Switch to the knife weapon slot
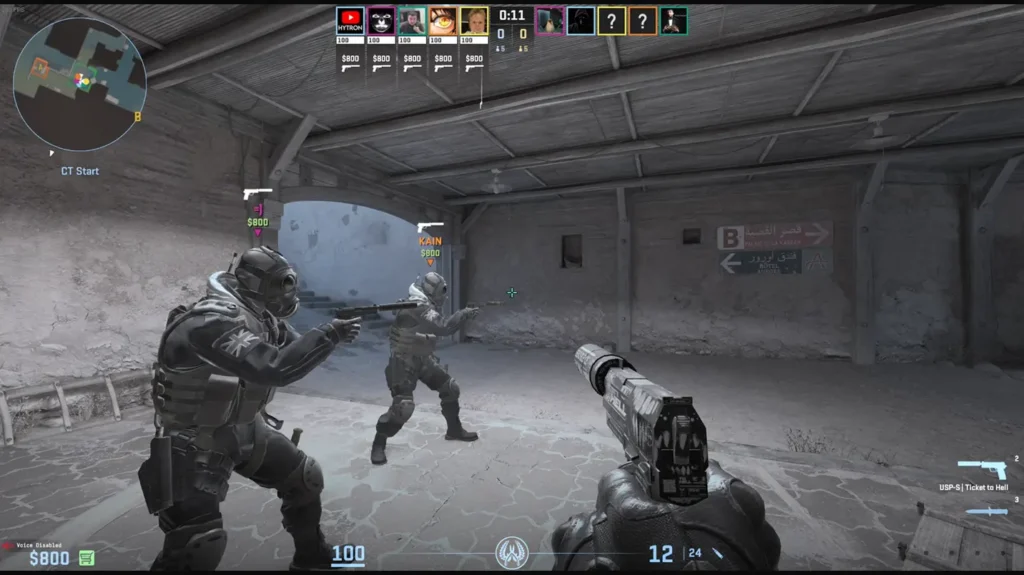 click(x=986, y=511)
